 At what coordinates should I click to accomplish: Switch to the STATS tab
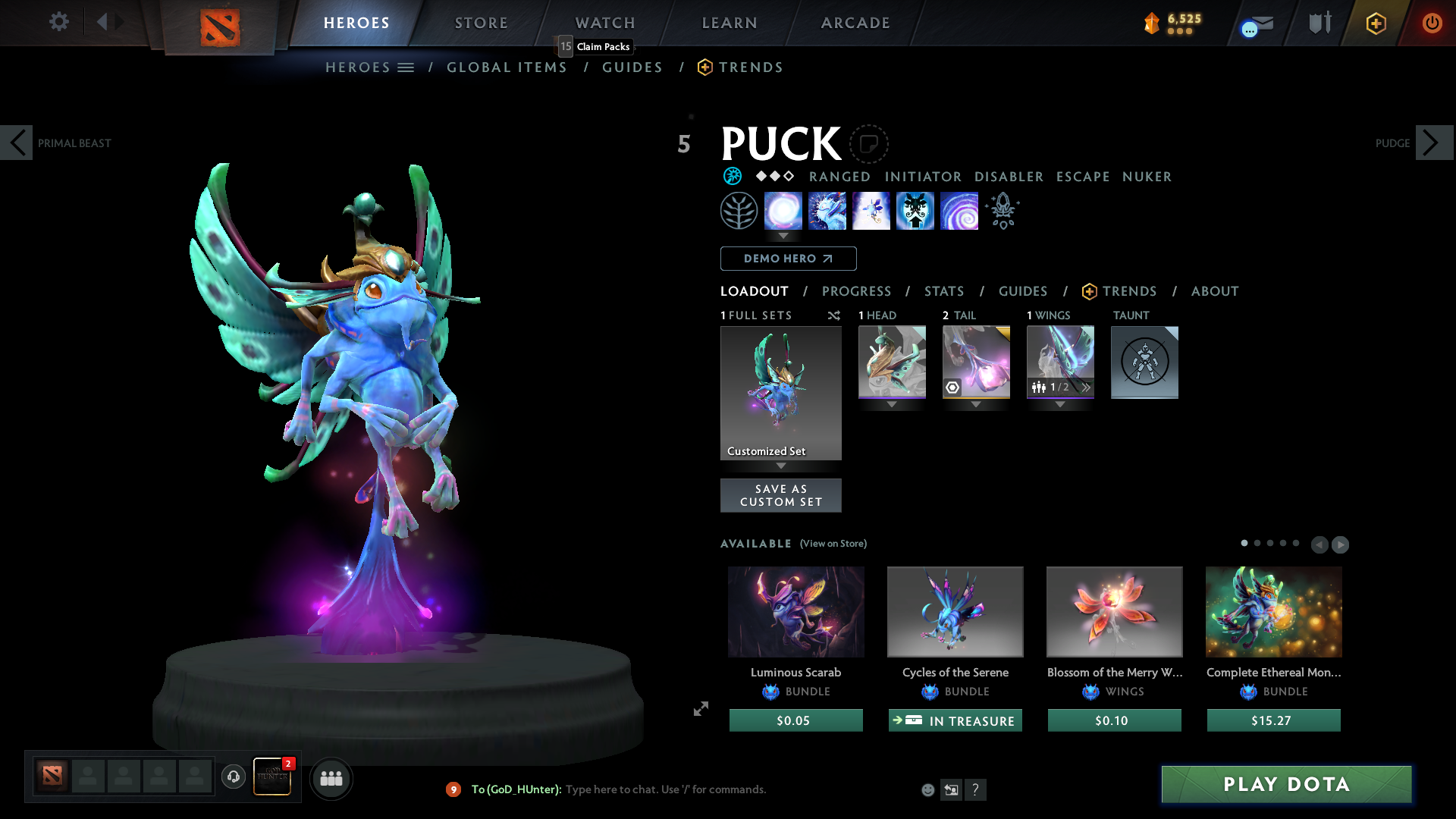[943, 291]
